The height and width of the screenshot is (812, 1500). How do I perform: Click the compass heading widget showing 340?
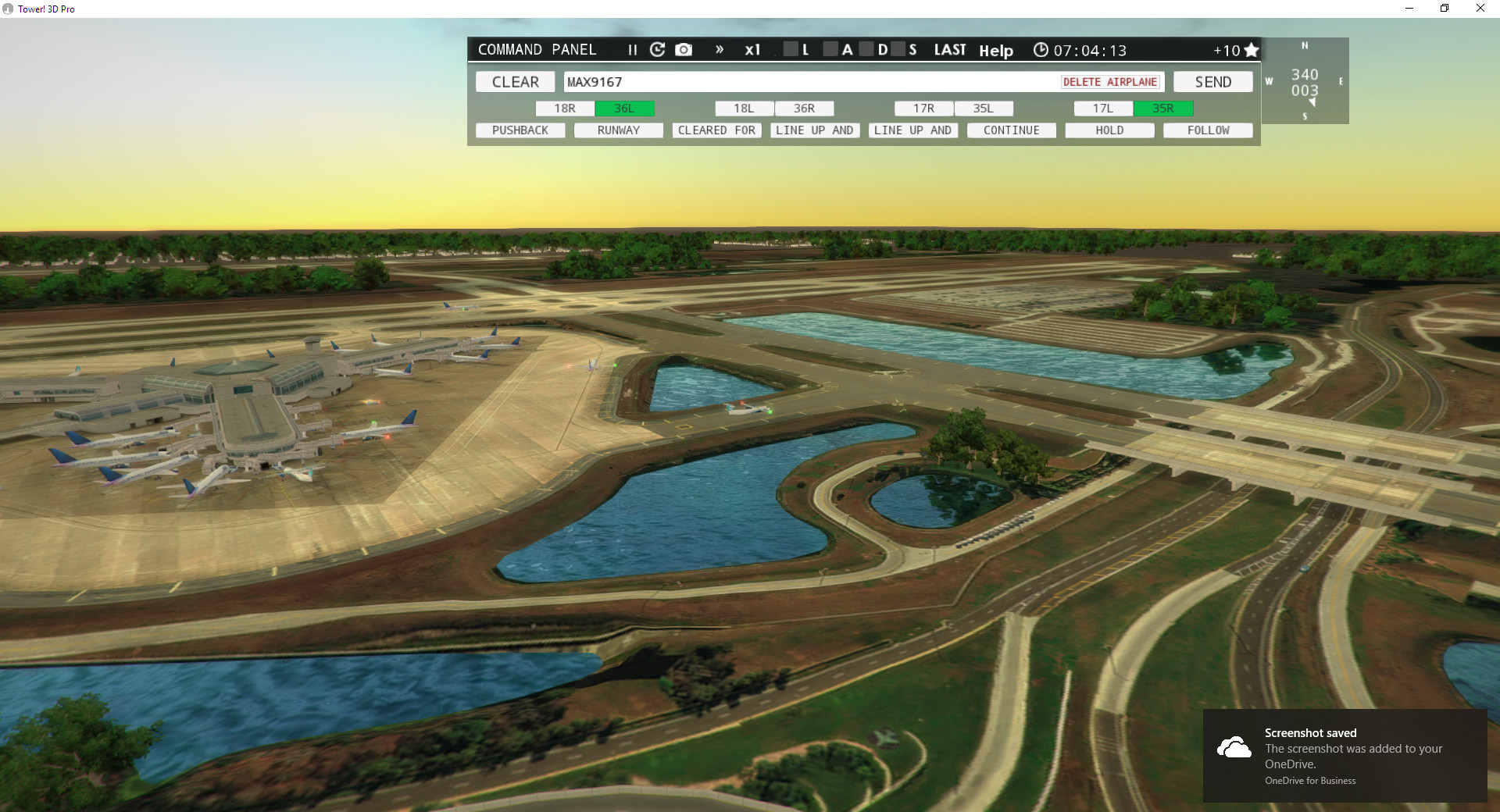(x=1305, y=80)
